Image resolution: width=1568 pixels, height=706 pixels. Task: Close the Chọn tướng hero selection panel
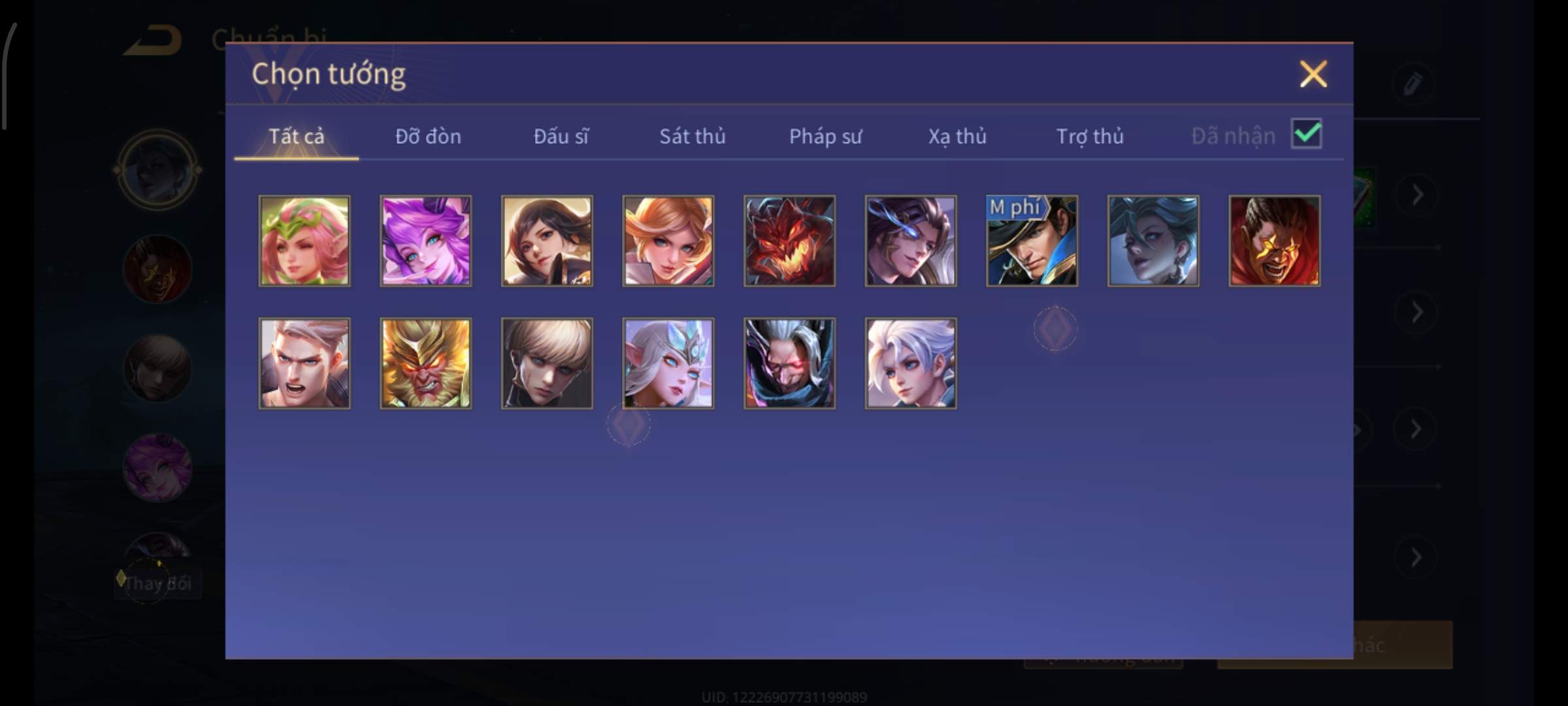coord(1313,74)
